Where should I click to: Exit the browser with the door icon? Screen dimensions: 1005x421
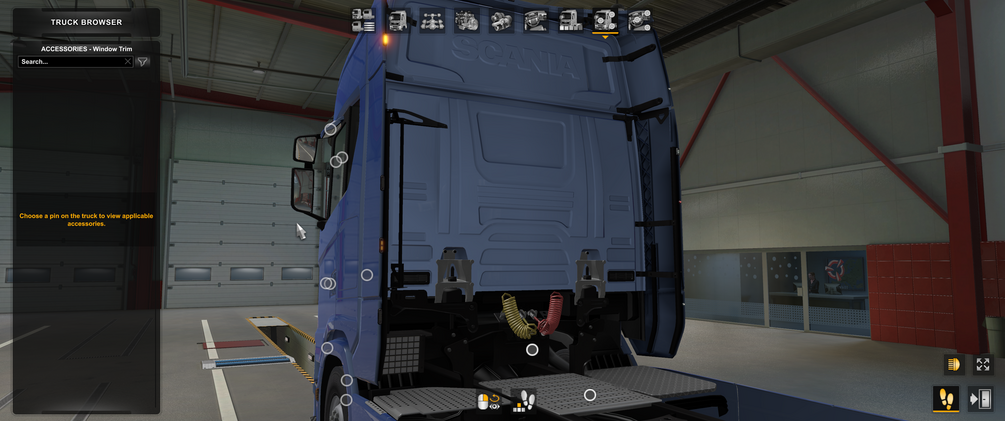coord(981,399)
